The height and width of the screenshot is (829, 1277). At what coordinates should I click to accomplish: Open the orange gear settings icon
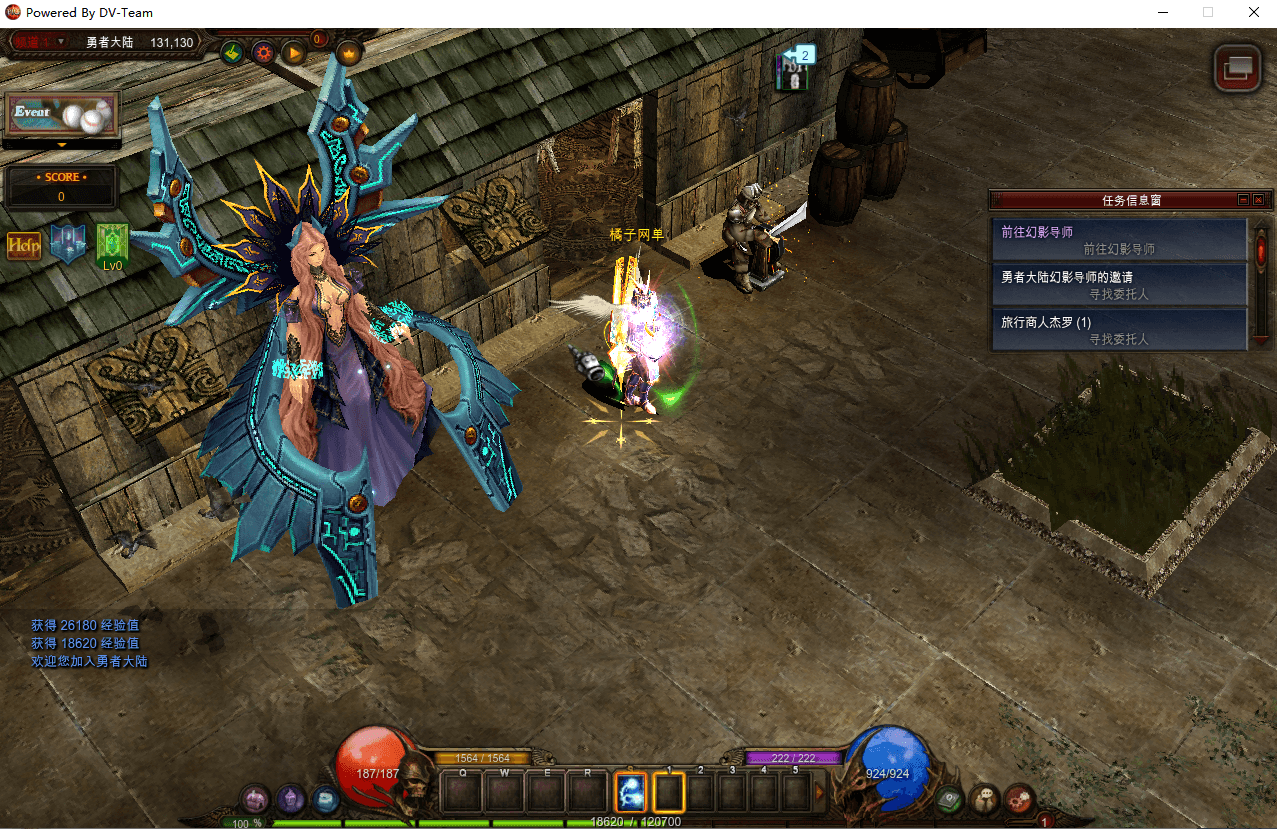264,52
